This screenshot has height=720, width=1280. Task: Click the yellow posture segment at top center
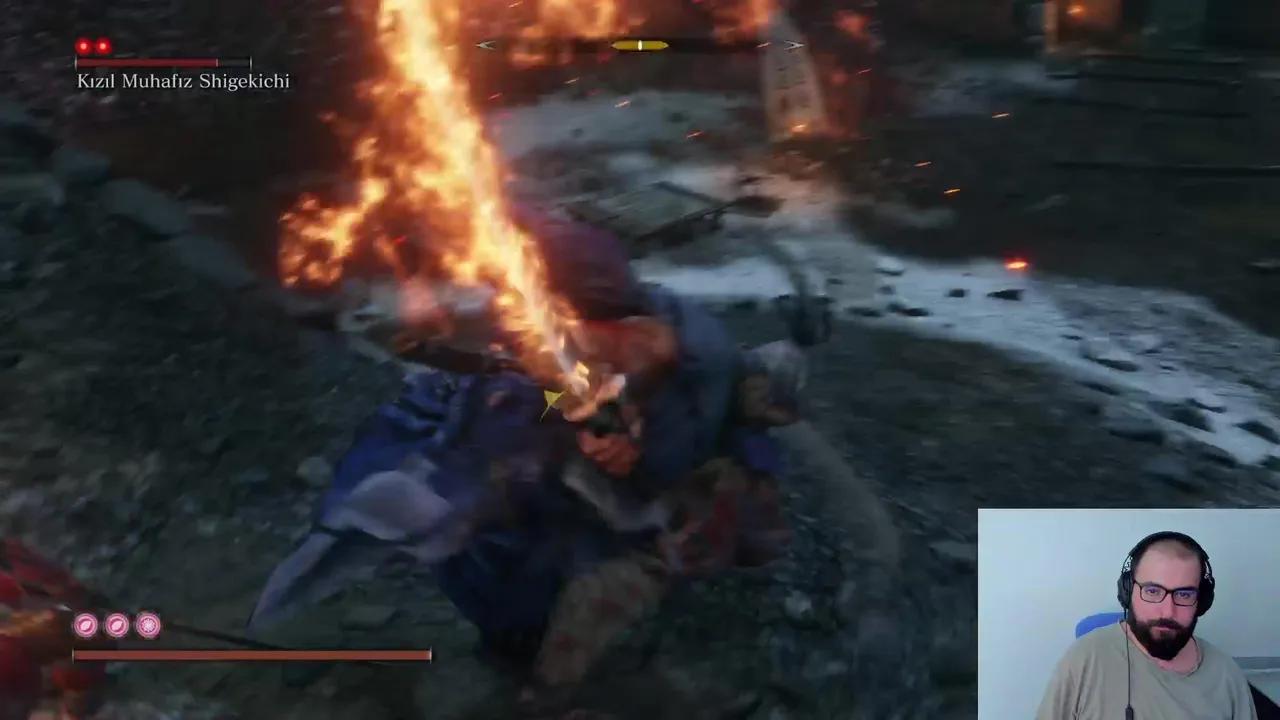point(638,44)
